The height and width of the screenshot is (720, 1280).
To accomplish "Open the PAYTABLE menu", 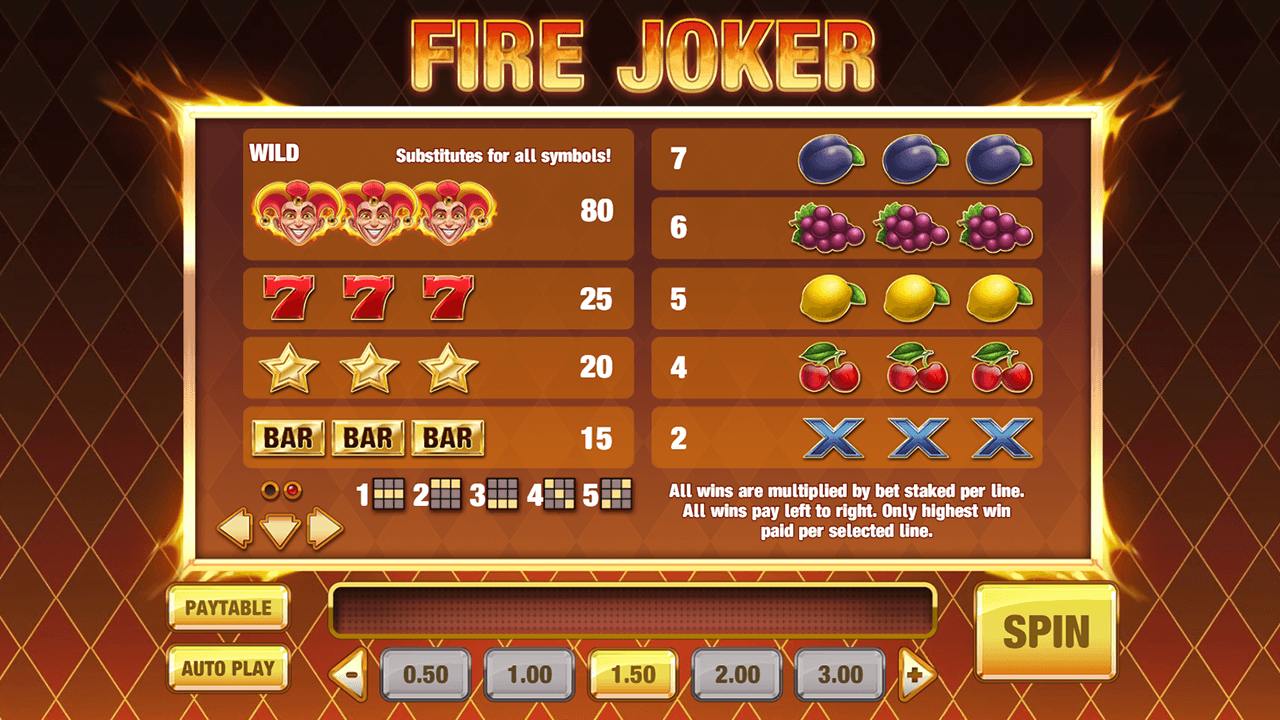I will [227, 607].
